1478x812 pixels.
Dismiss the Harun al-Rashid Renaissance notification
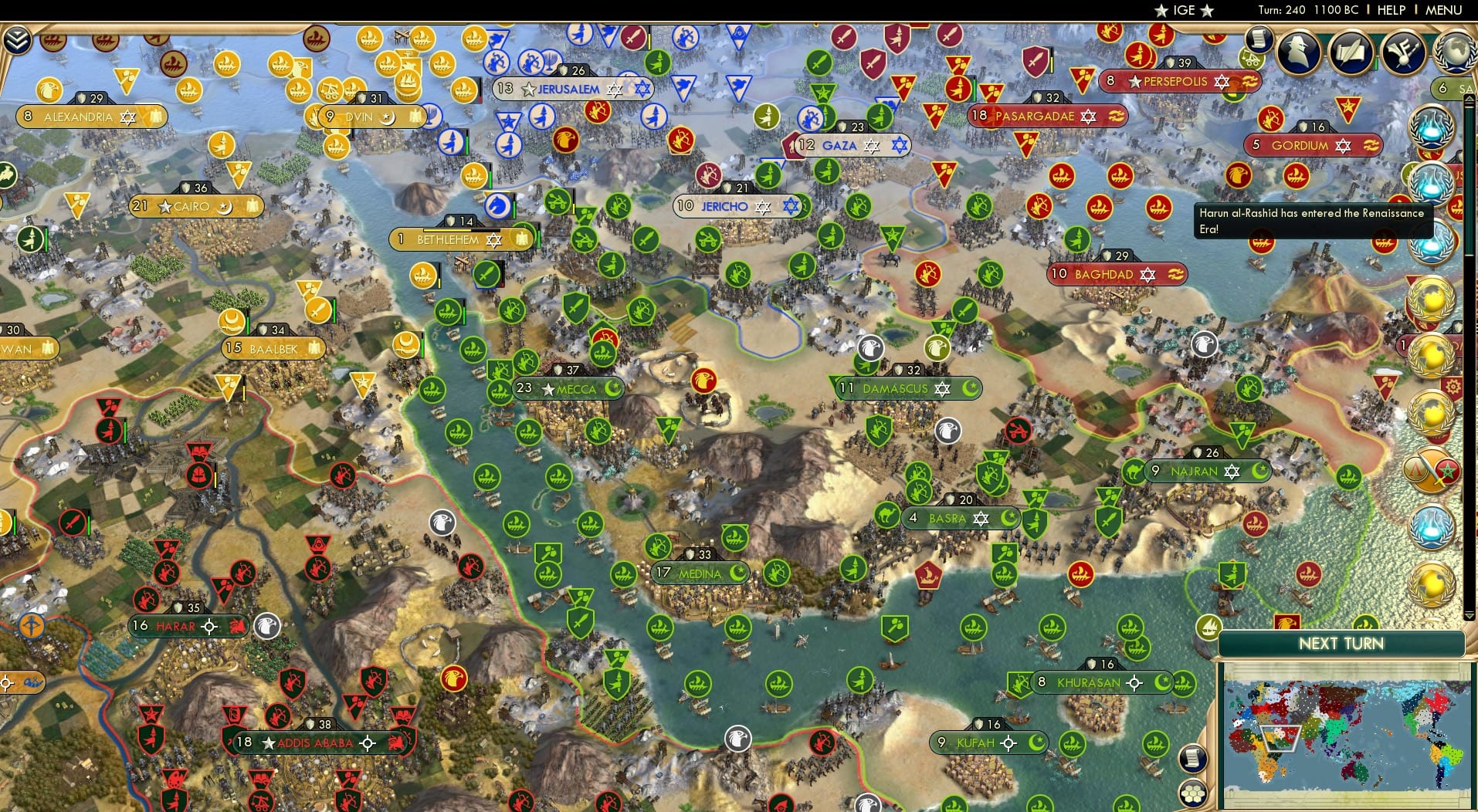(1313, 220)
